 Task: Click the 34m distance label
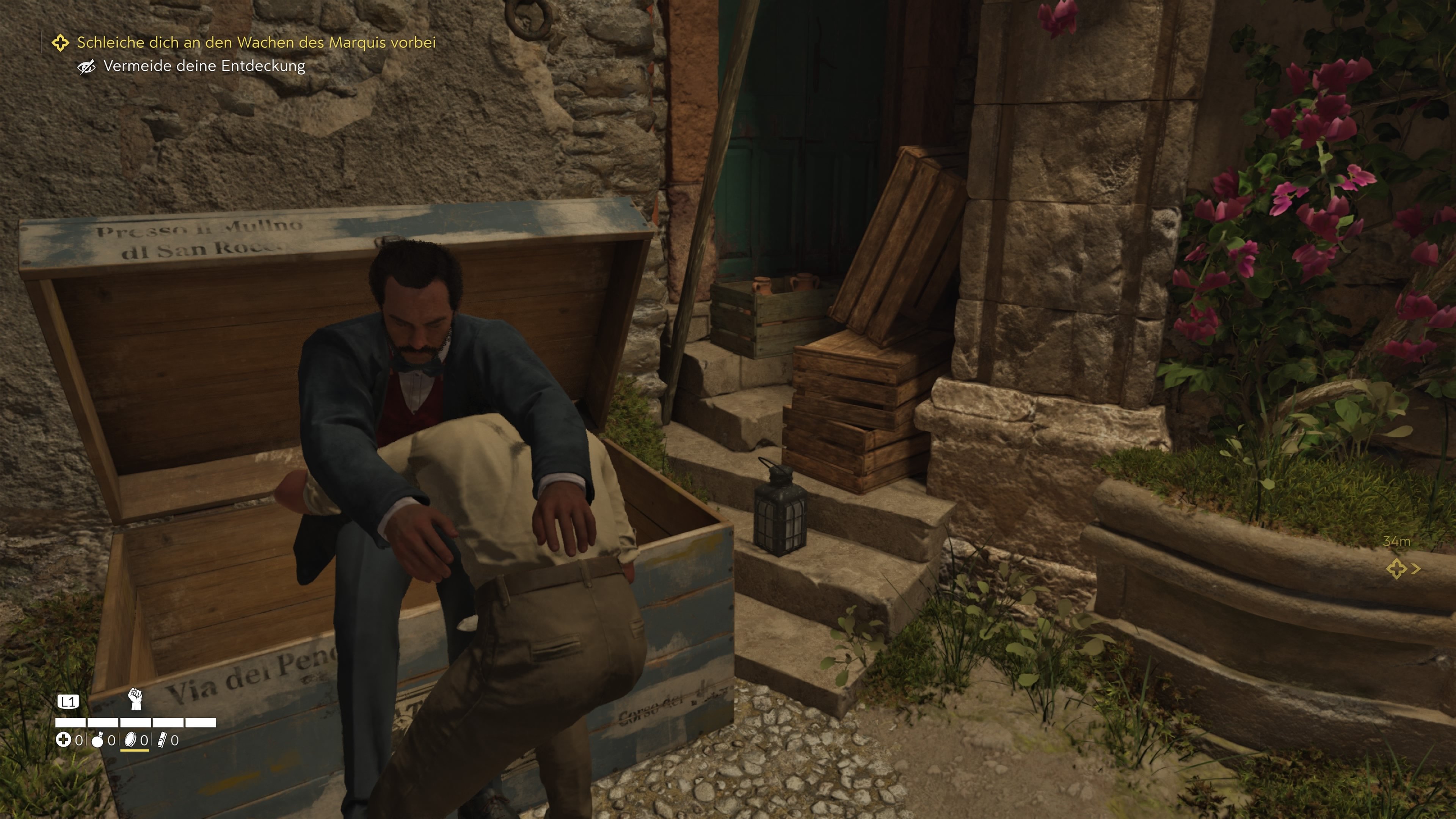pyautogui.click(x=1396, y=541)
